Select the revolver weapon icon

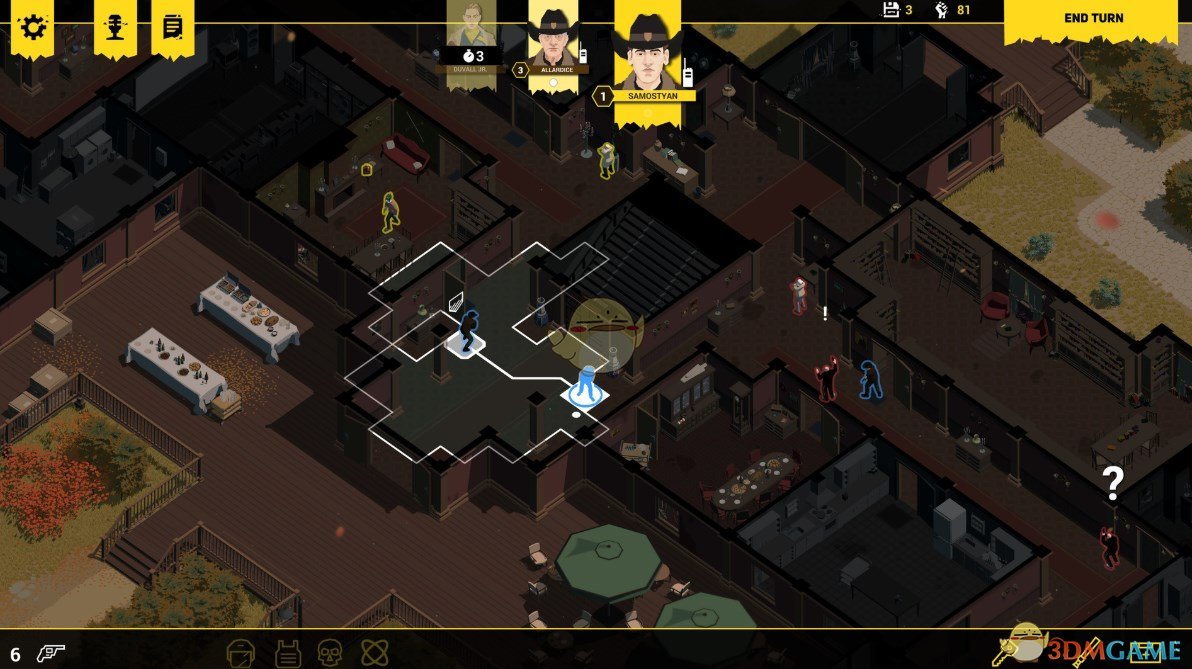(51, 651)
